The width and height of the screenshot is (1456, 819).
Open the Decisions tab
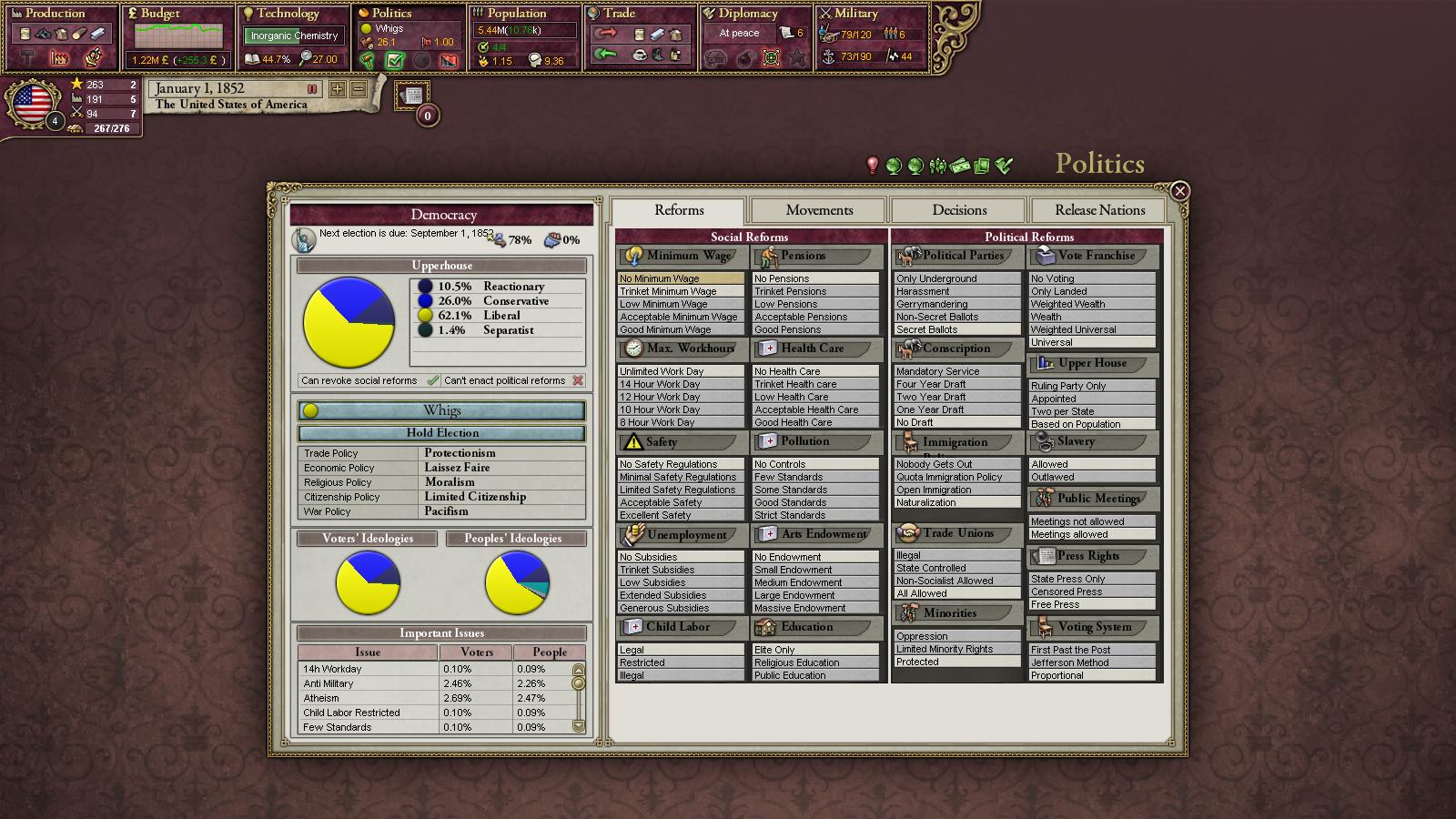tap(959, 210)
